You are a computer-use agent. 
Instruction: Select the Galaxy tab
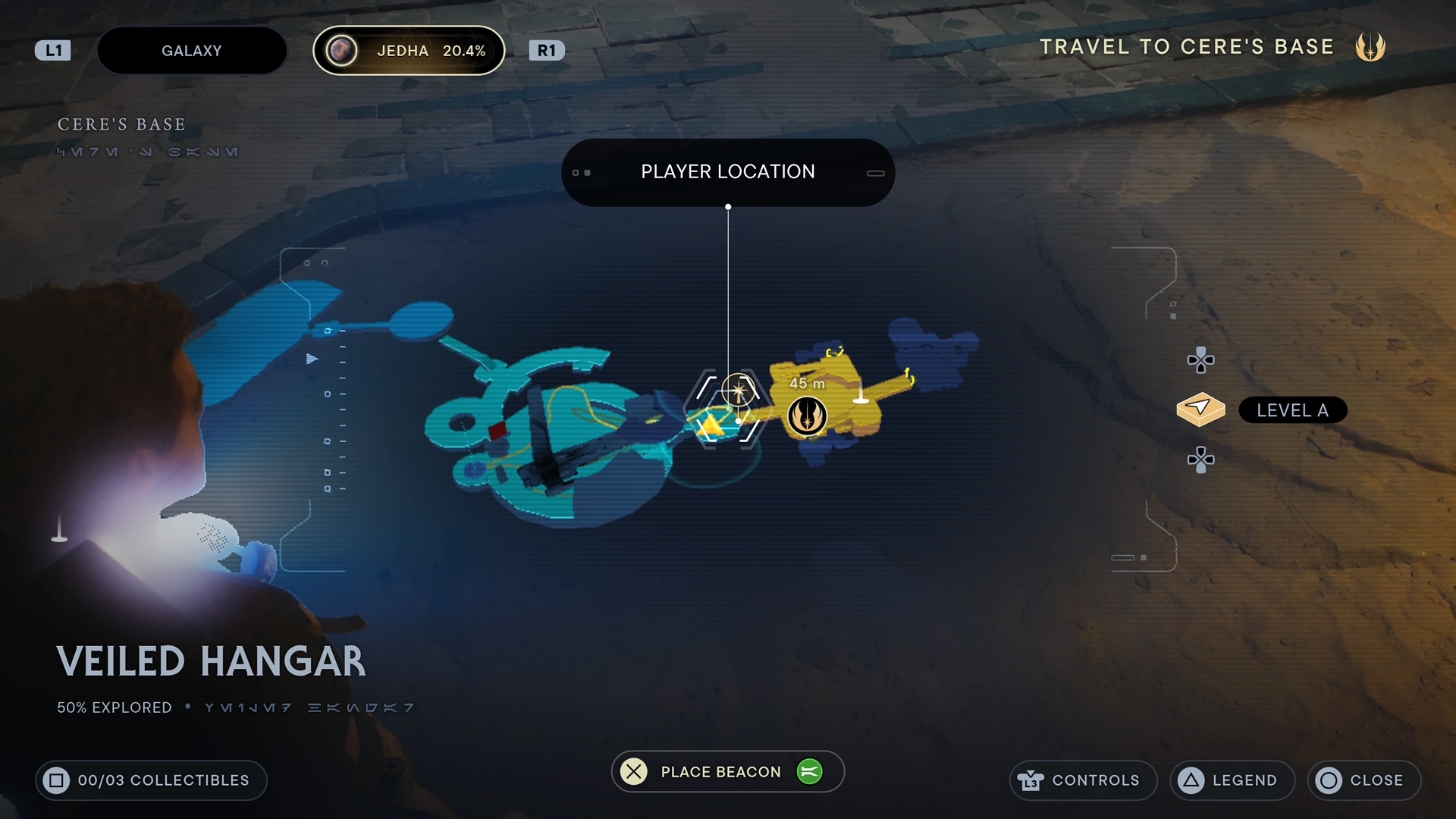(x=191, y=50)
